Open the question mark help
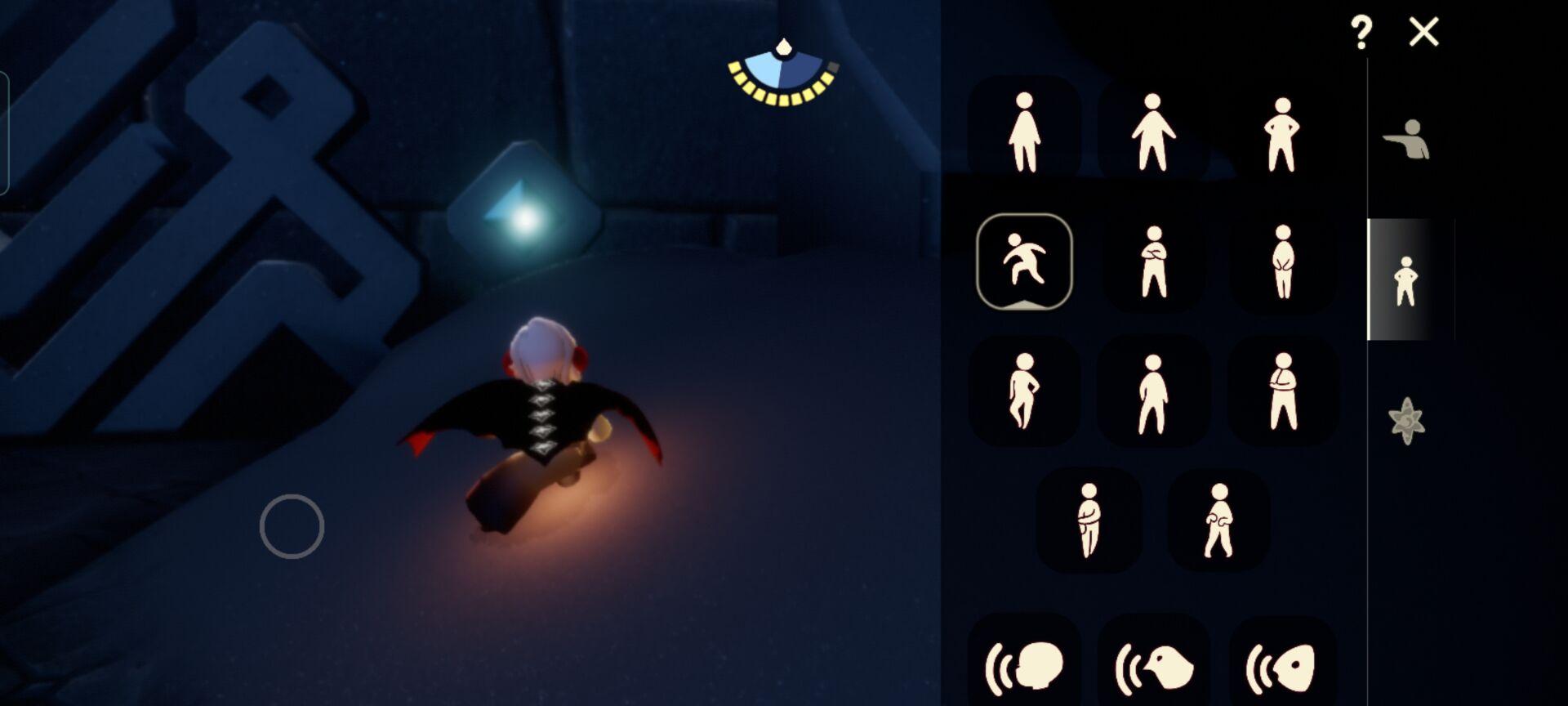The height and width of the screenshot is (706, 1568). 1361,33
